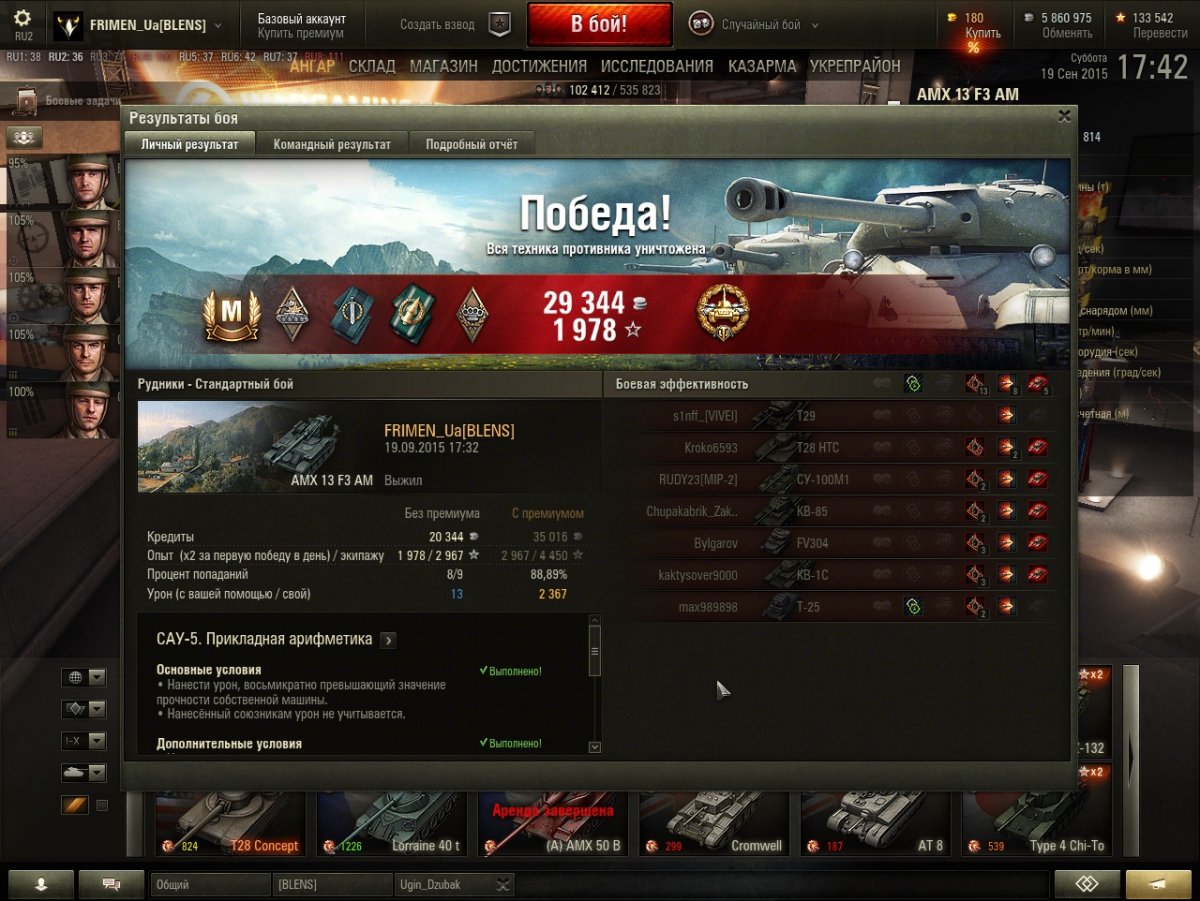The width and height of the screenshot is (1200, 901).
Task: Start battle with the red В бой! button
Action: click(599, 25)
